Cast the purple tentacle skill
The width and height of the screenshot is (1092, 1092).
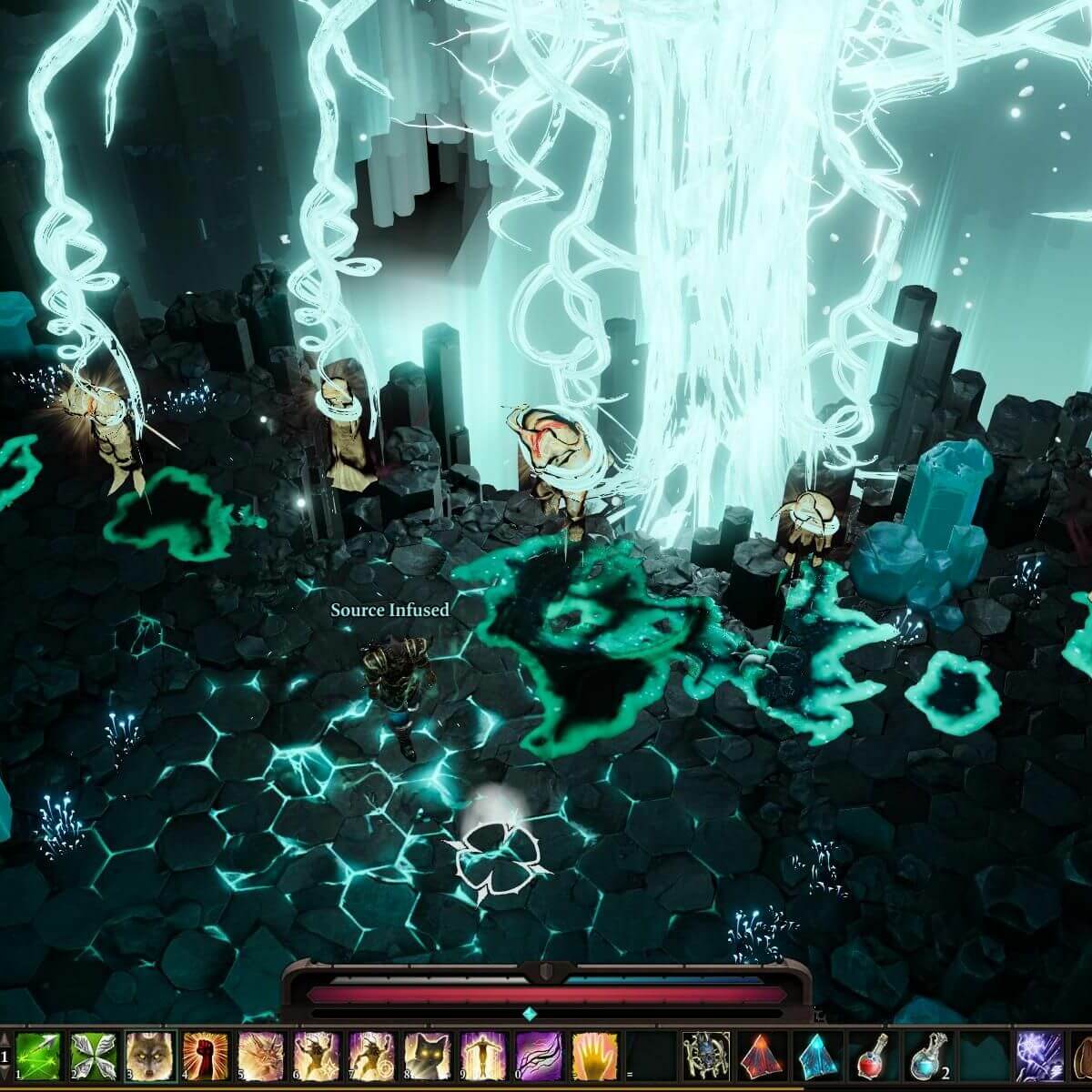(x=539, y=1056)
